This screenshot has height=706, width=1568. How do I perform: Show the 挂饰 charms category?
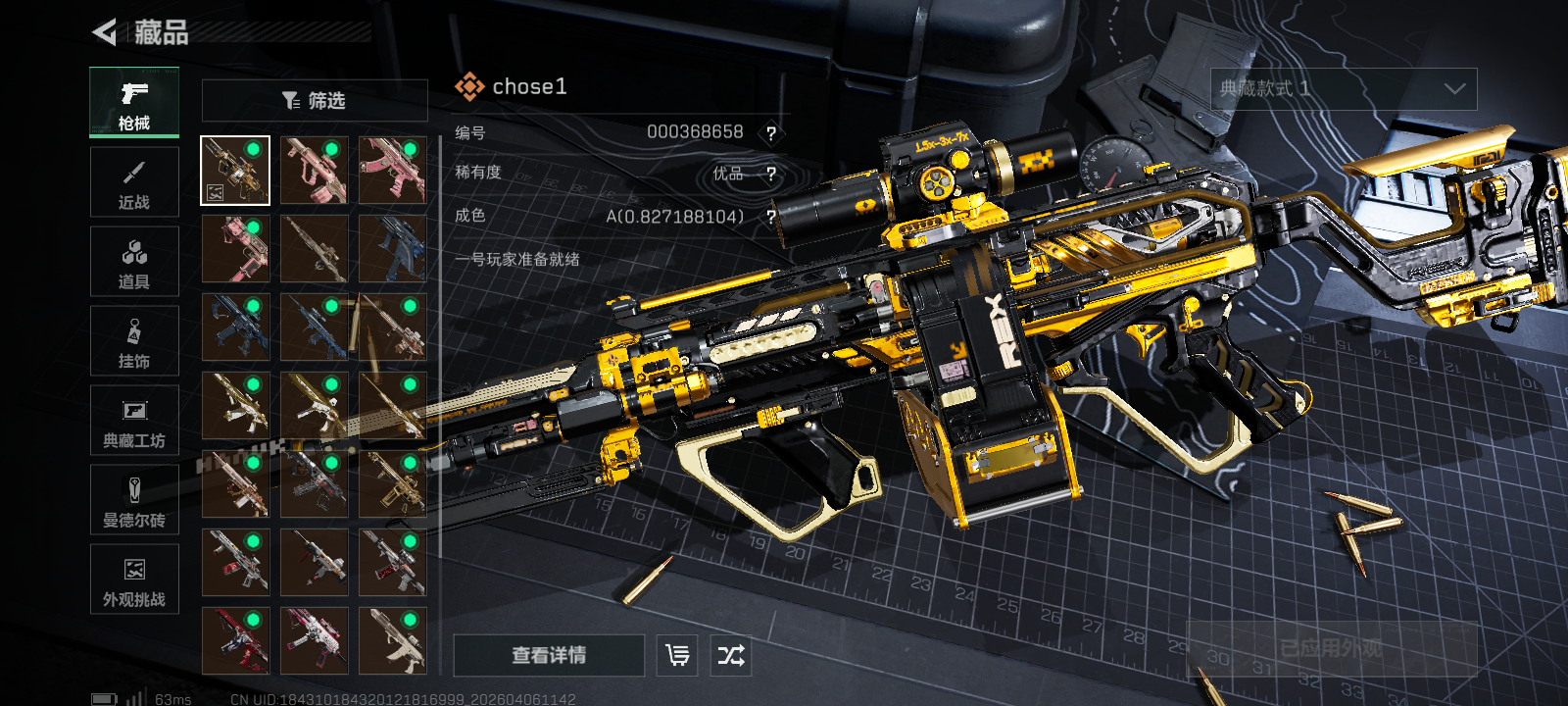pos(134,341)
